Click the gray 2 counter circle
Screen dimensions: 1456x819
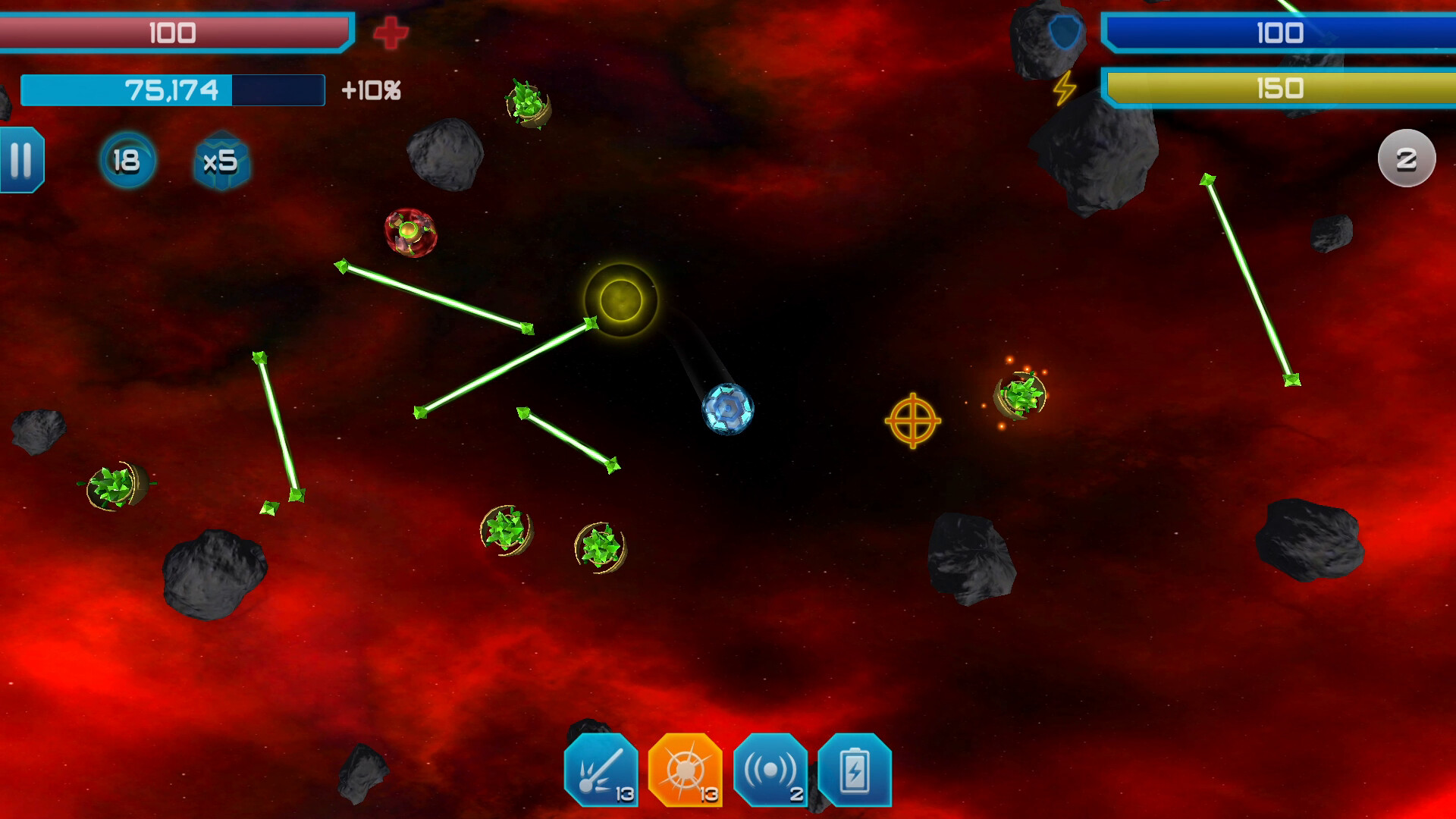1408,158
